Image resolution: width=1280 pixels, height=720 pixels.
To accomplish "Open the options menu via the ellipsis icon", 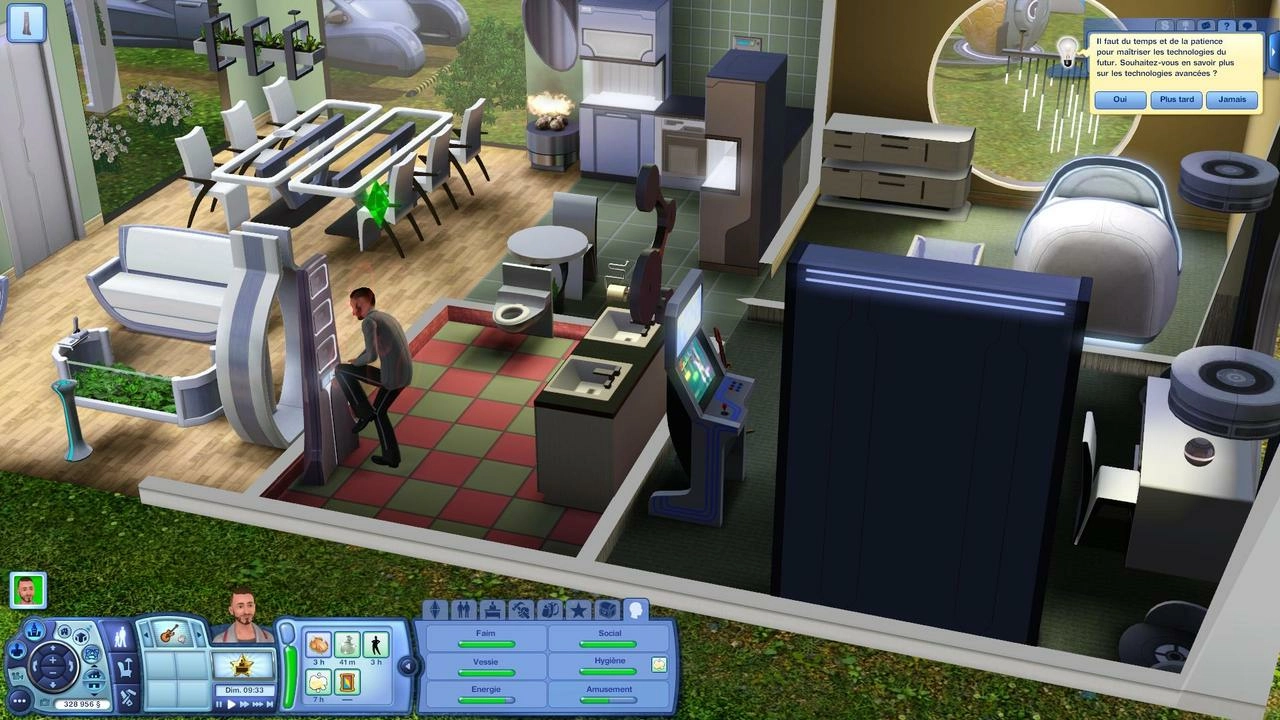I will point(19,700).
